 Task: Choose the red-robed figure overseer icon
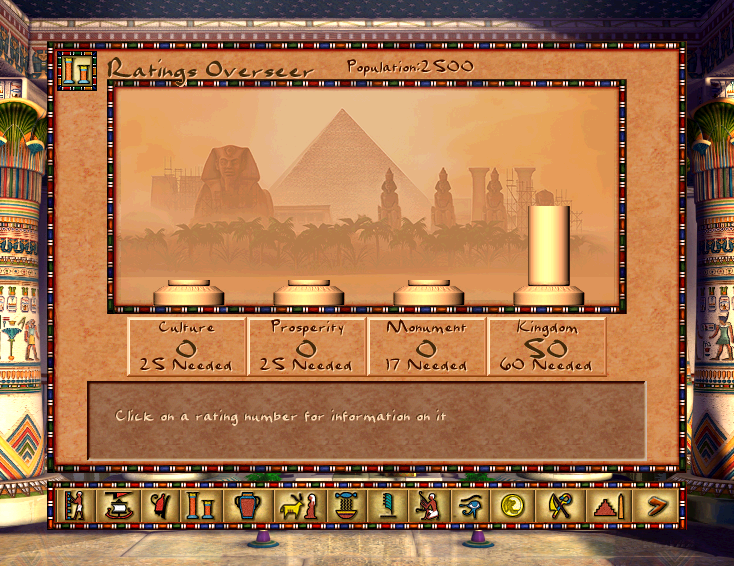(161, 505)
